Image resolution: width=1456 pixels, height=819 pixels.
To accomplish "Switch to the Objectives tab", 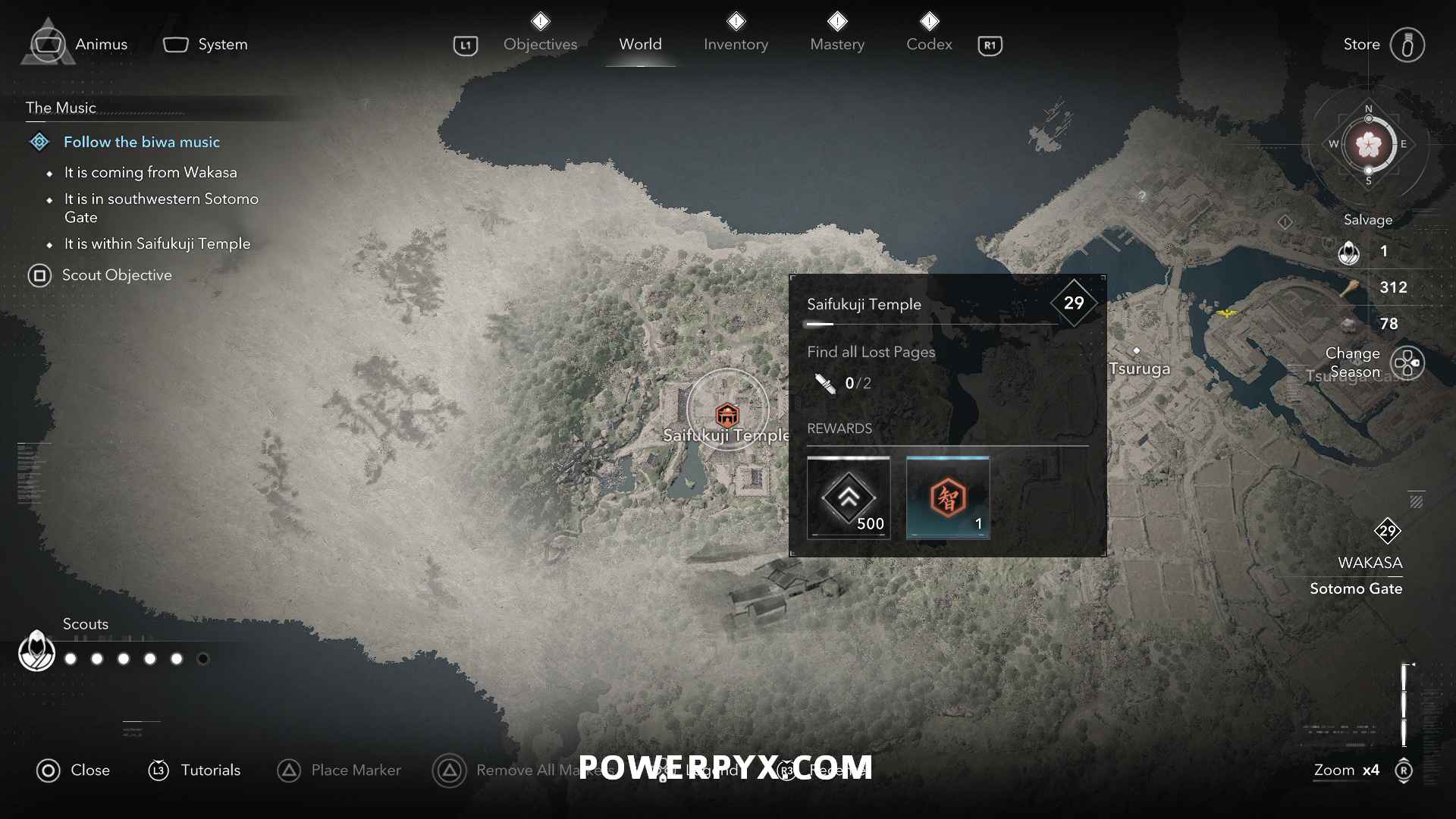I will [540, 44].
